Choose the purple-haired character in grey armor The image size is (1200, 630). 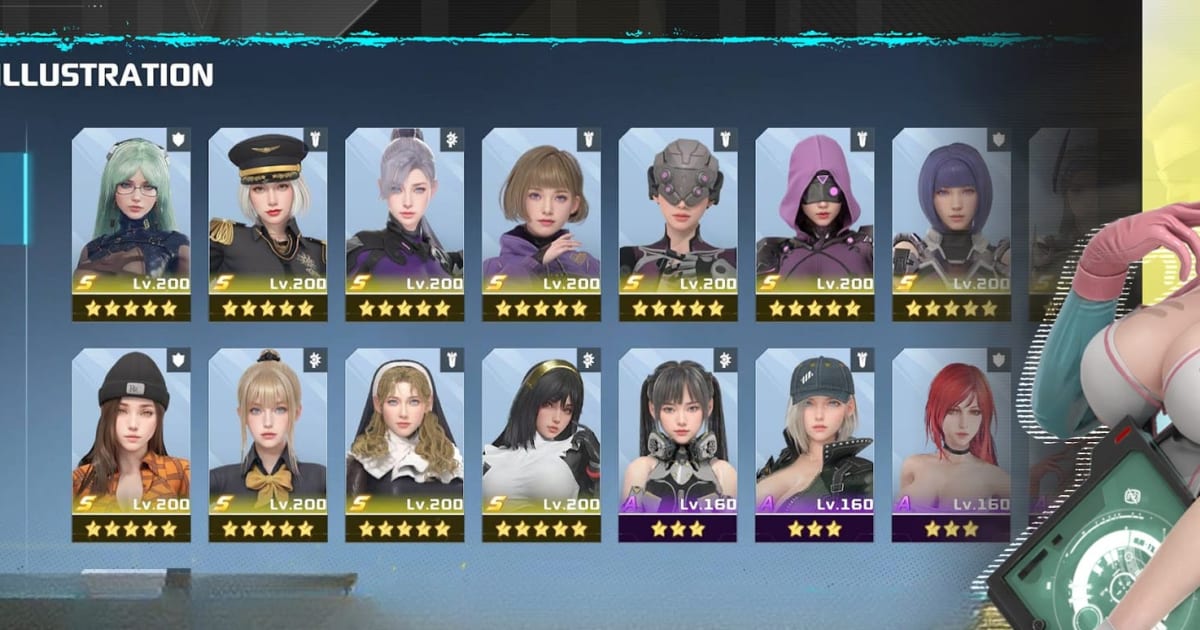[951, 223]
